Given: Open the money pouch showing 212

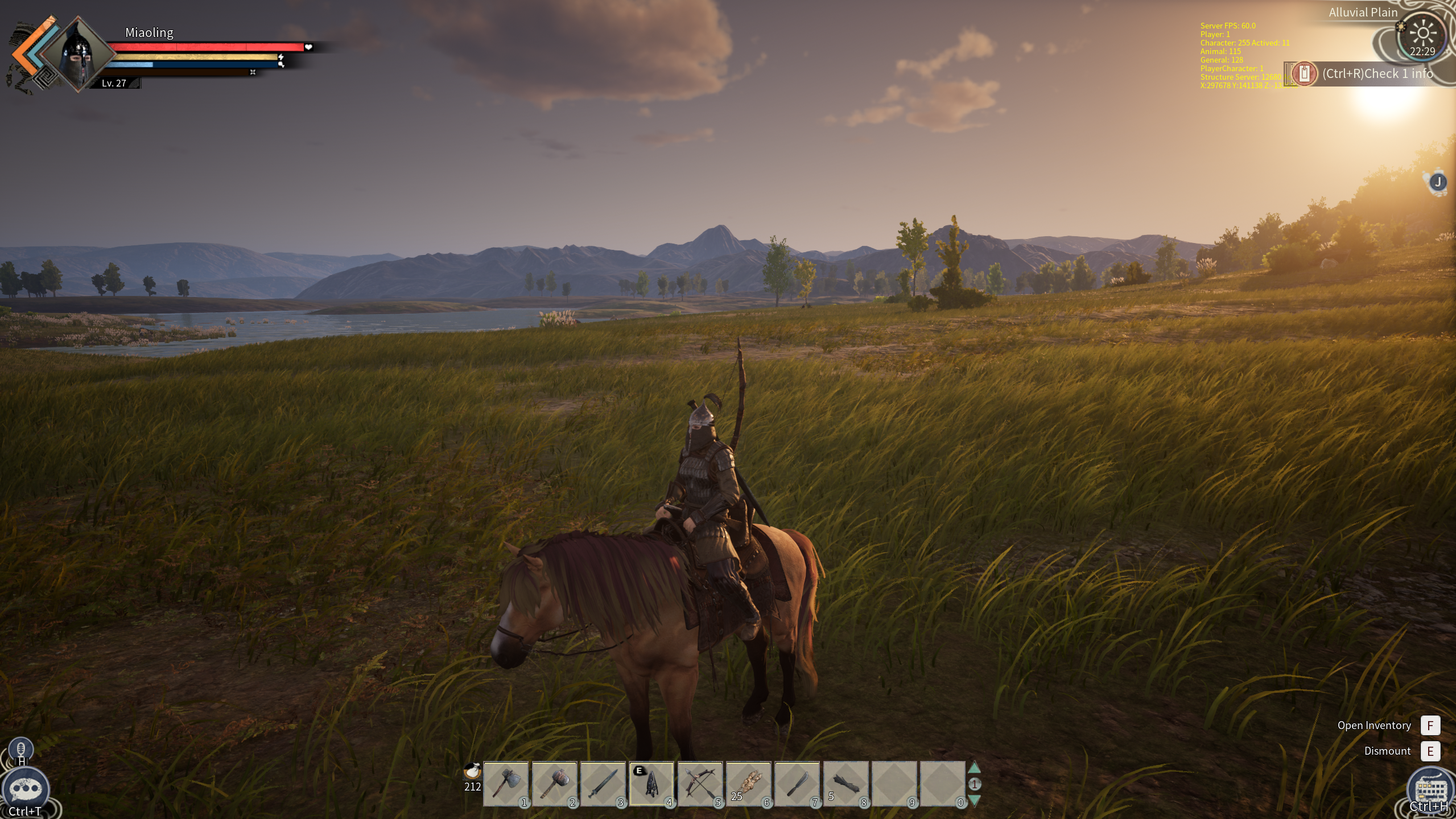Looking at the screenshot, I should click(472, 772).
